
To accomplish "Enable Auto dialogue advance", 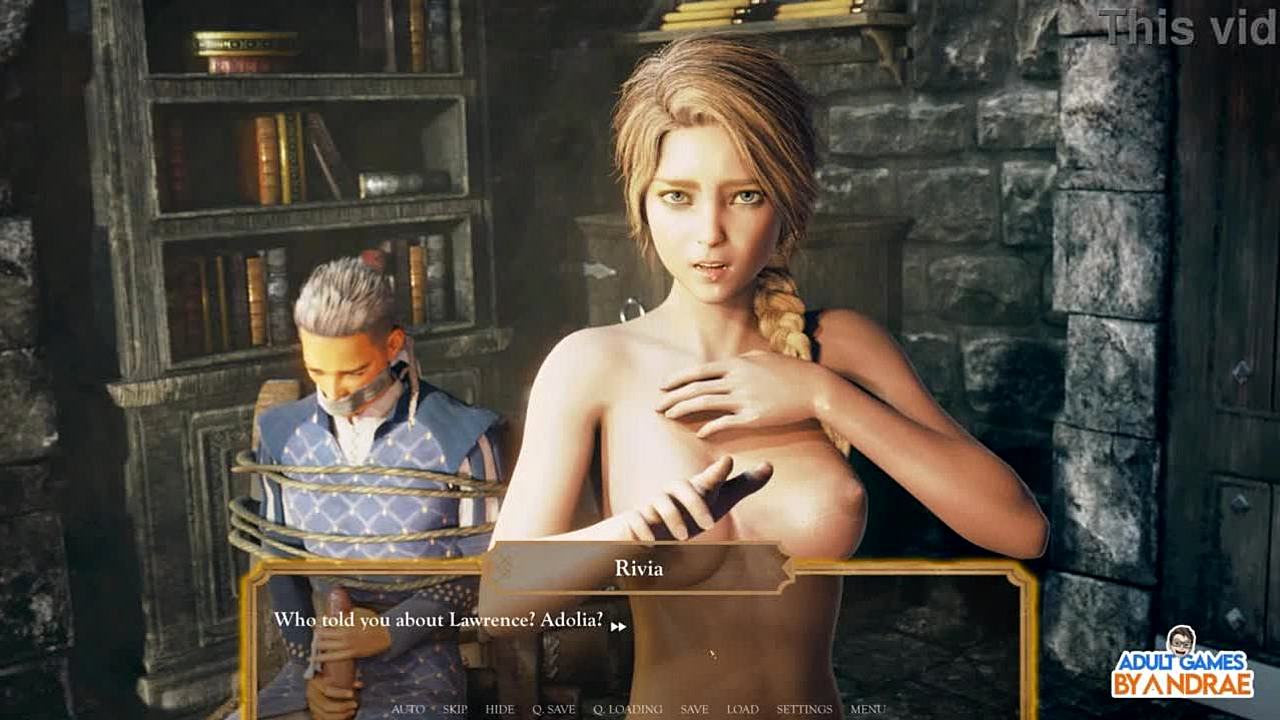I will coord(408,709).
